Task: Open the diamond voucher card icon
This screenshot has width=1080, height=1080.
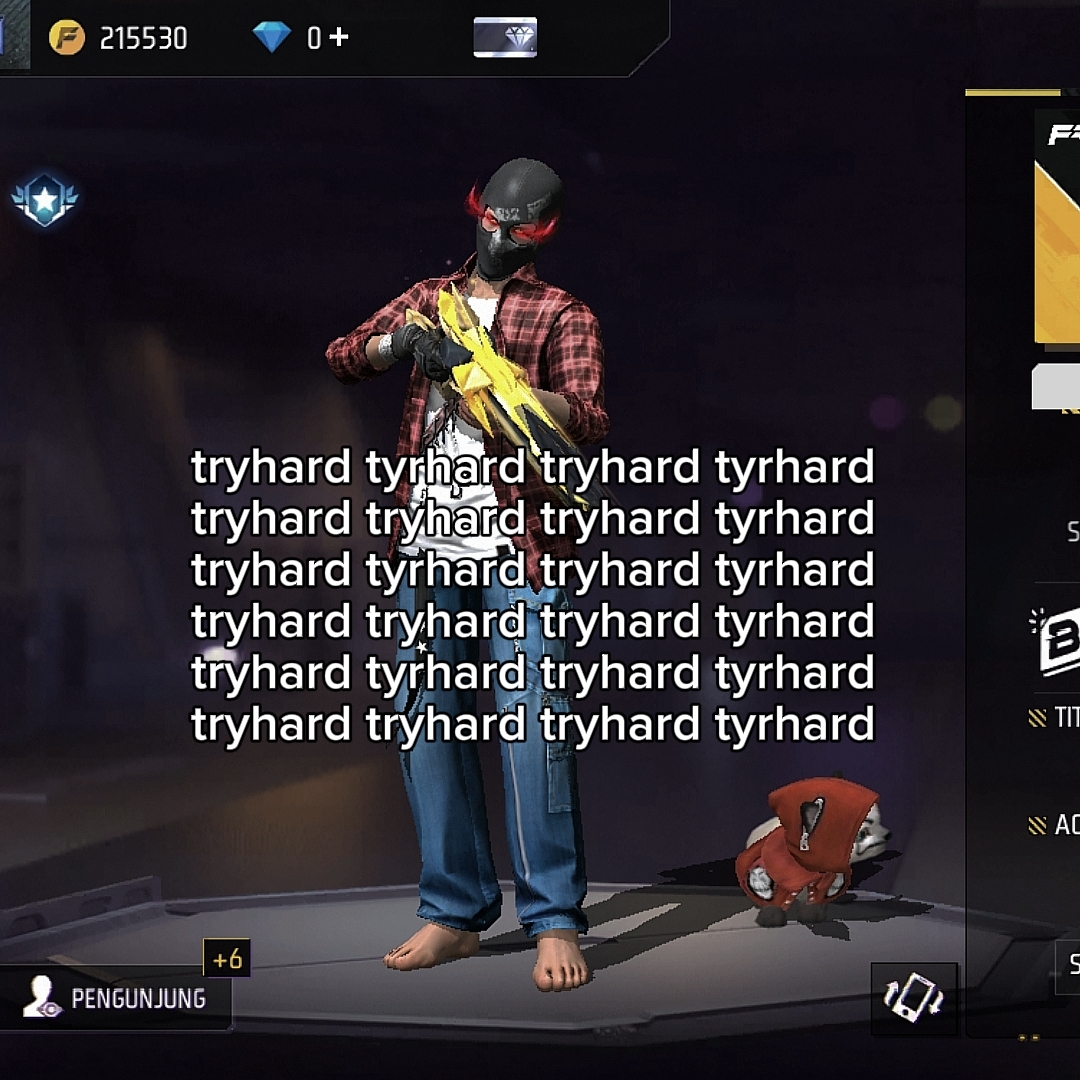Action: coord(505,38)
